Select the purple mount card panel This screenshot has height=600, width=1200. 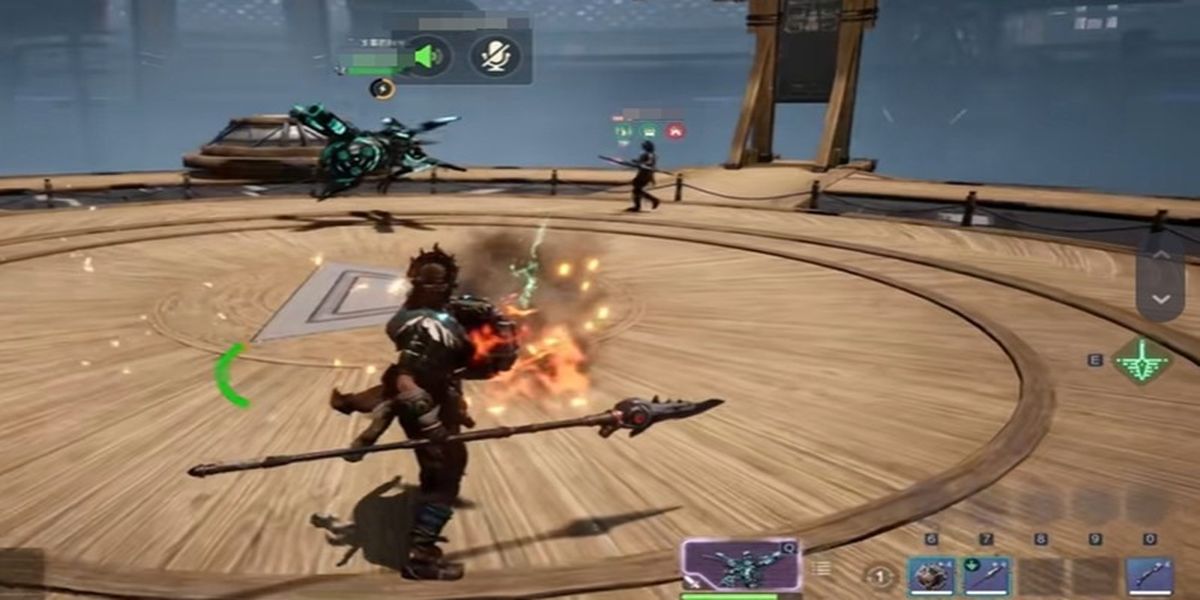[x=741, y=566]
